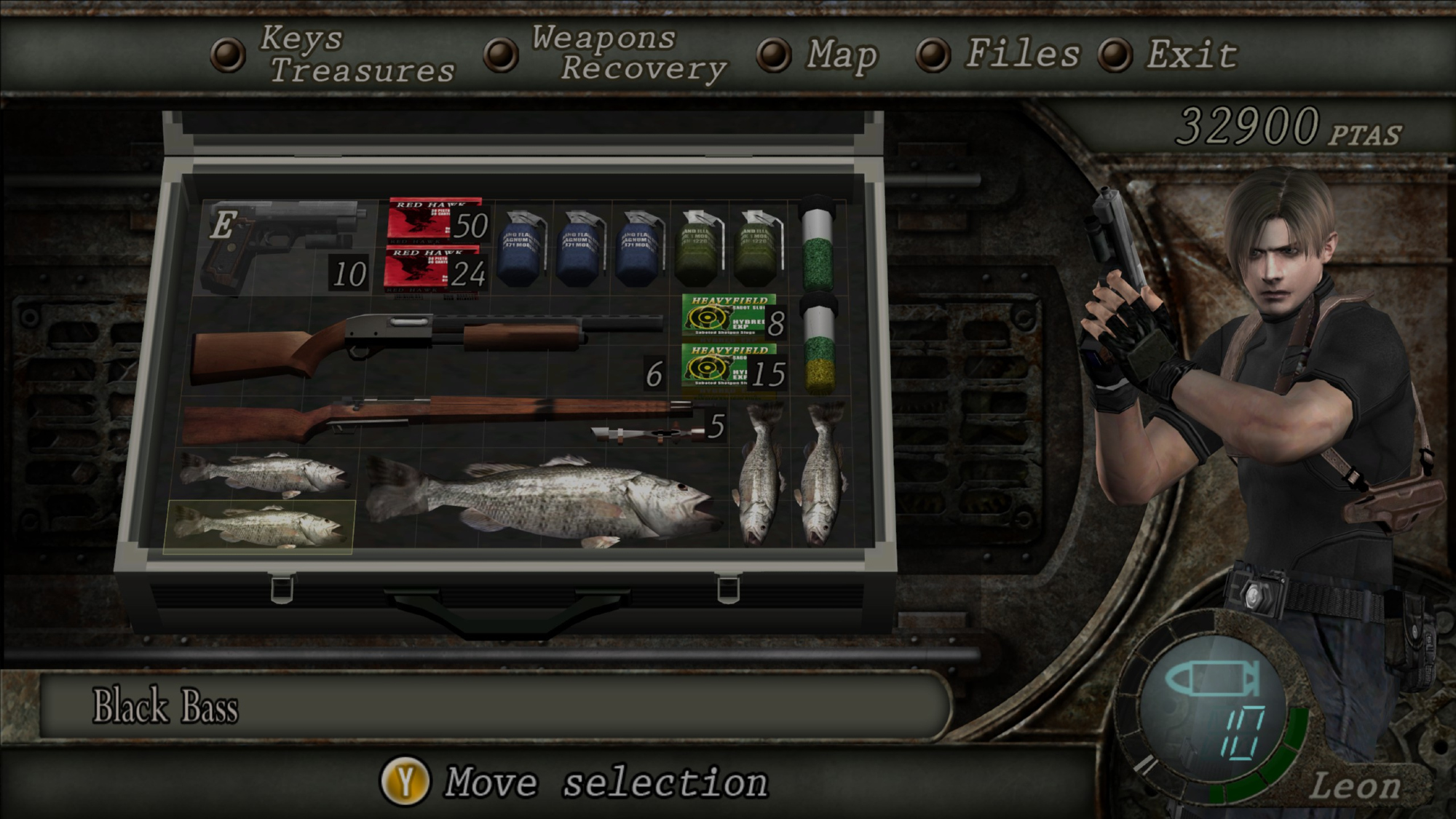Click the highlighted Black Bass item

click(x=258, y=526)
